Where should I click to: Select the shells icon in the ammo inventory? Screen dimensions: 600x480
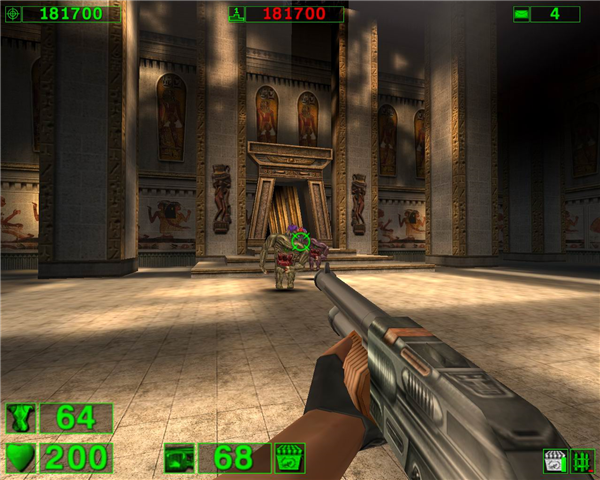coord(555,461)
